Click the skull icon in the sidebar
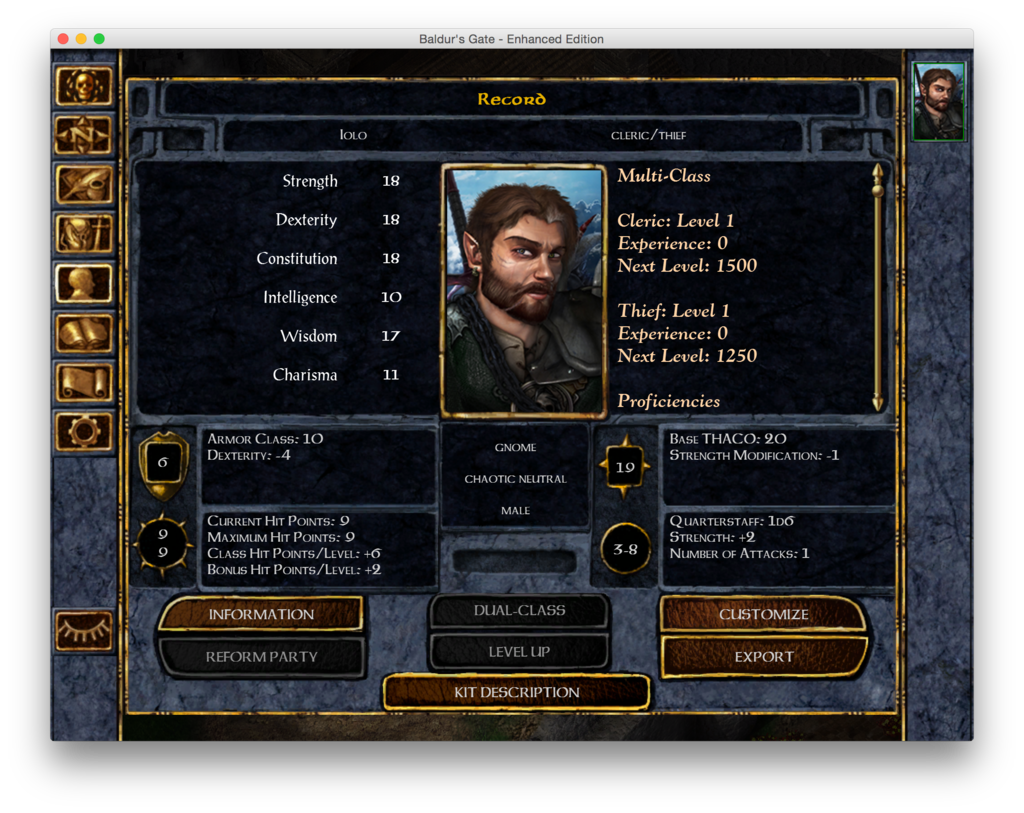Viewport: 1024px width, 813px height. (x=83, y=86)
